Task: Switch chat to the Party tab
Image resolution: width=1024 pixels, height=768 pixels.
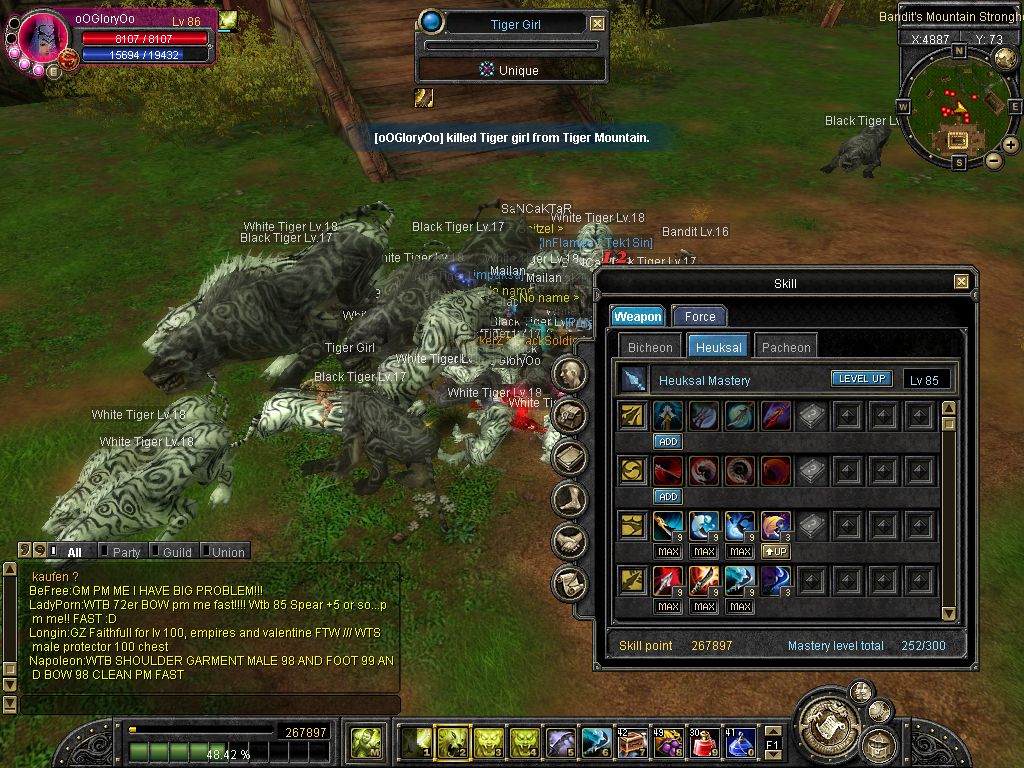Action: (x=125, y=552)
